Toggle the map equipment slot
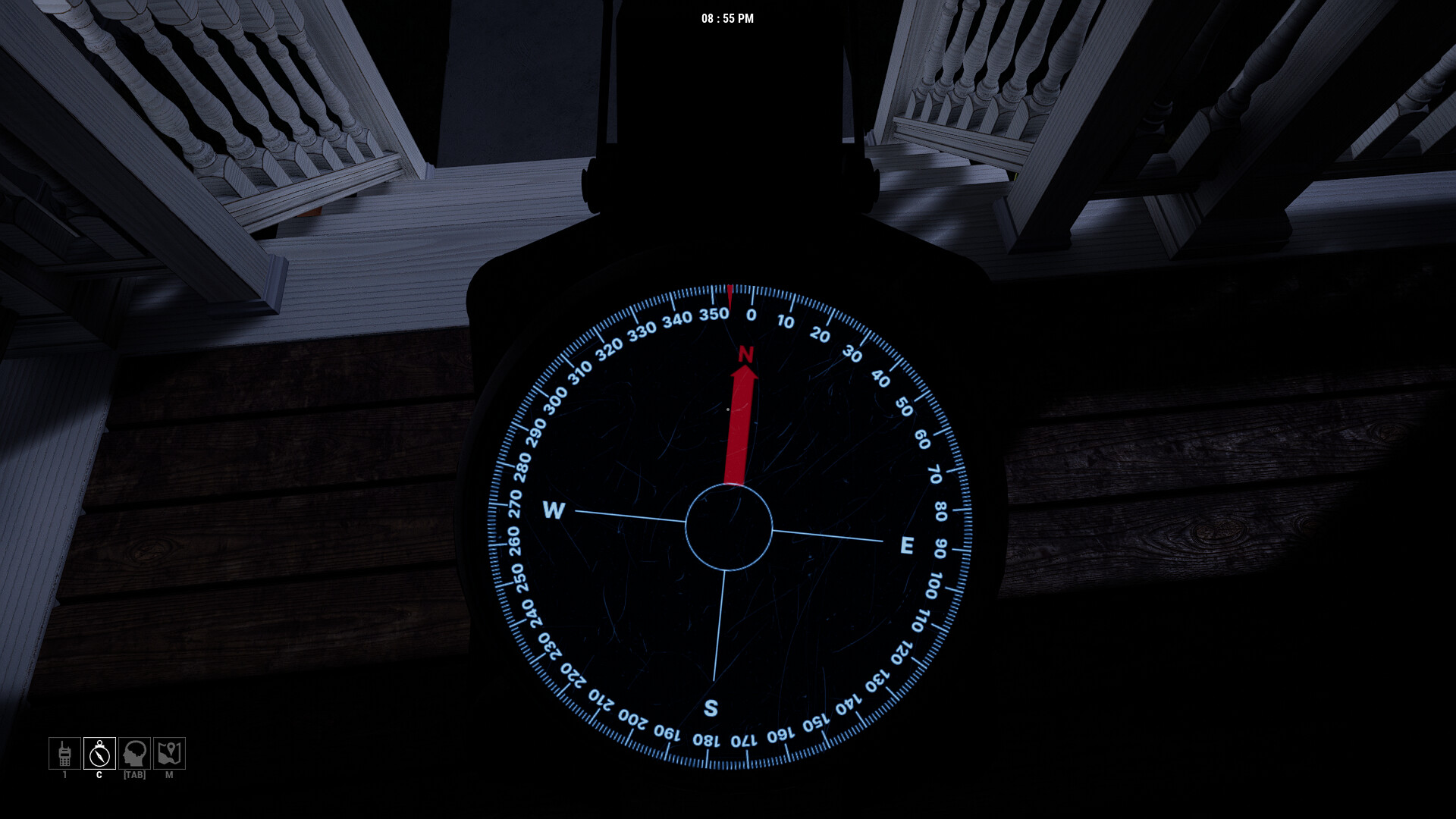 [x=168, y=754]
